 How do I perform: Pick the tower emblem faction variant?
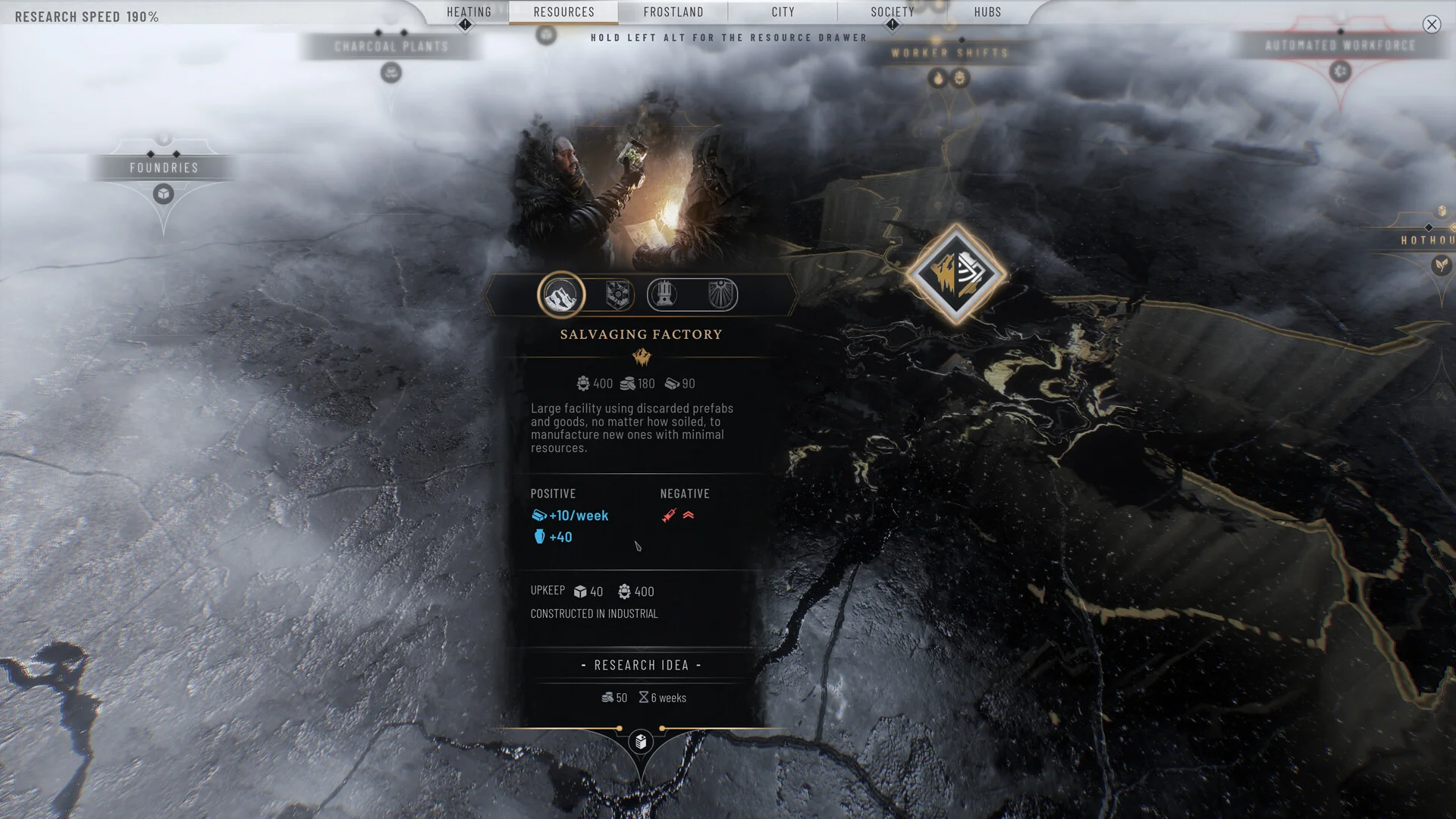(x=664, y=295)
